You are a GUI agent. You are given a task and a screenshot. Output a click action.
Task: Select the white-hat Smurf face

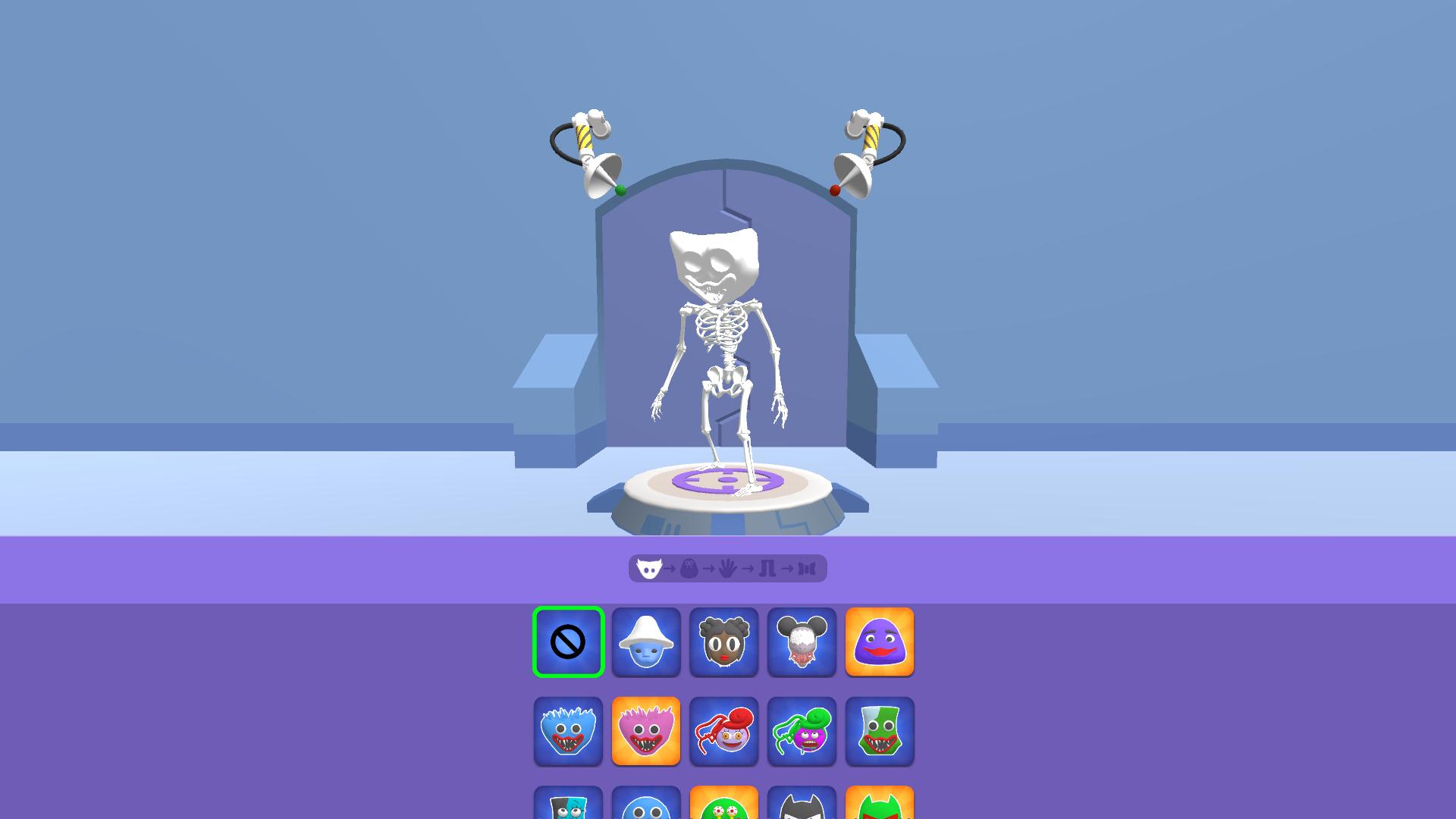645,643
